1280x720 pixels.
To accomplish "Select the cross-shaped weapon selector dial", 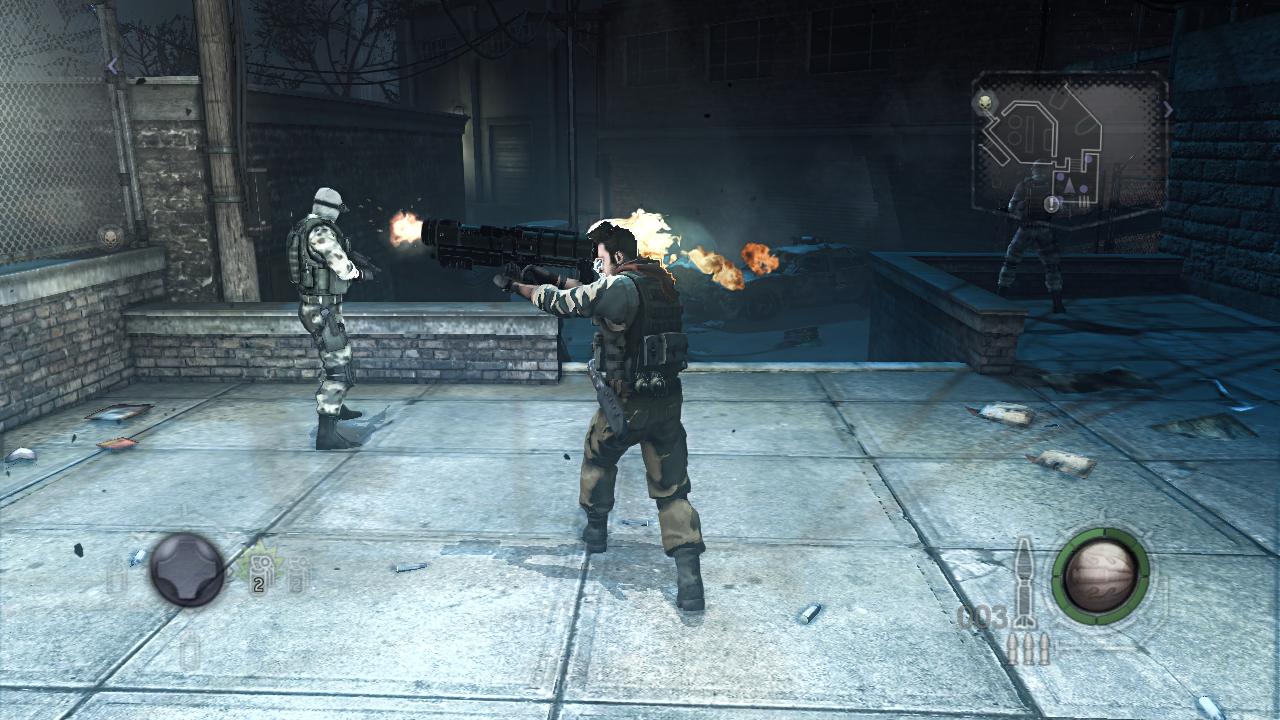I will pos(187,570).
